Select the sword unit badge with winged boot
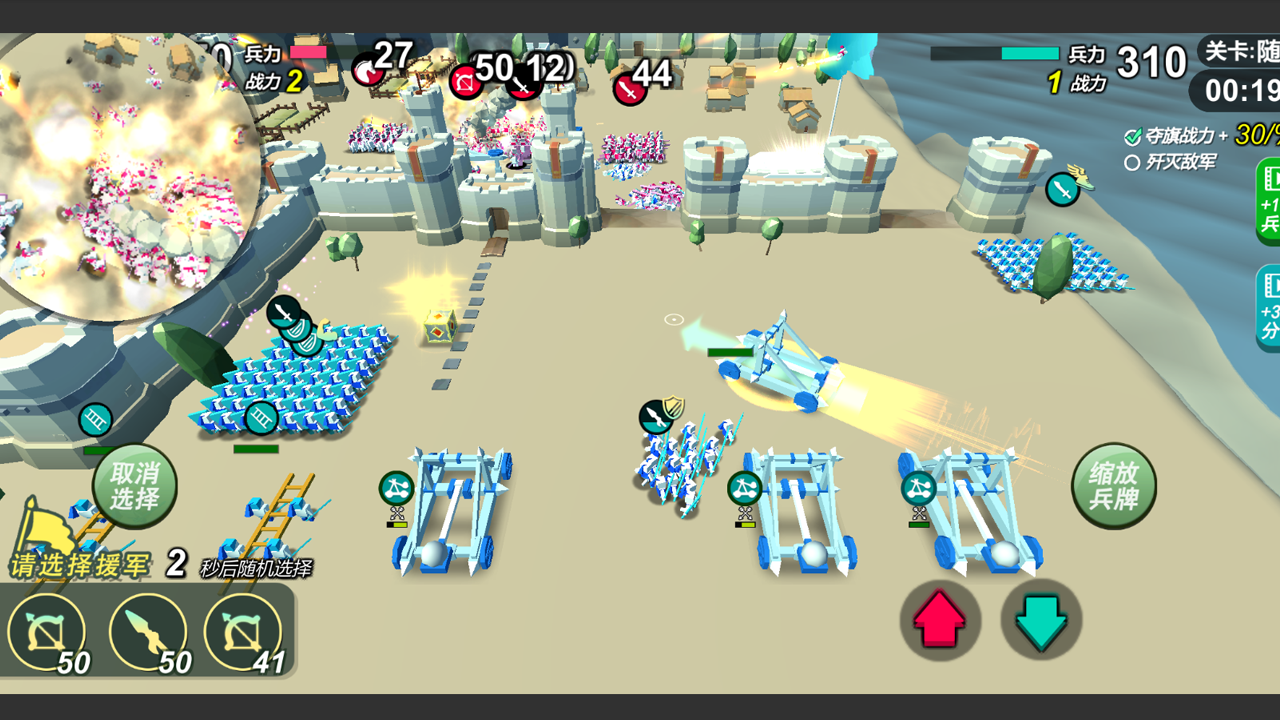This screenshot has height=720, width=1280. coord(1062,189)
